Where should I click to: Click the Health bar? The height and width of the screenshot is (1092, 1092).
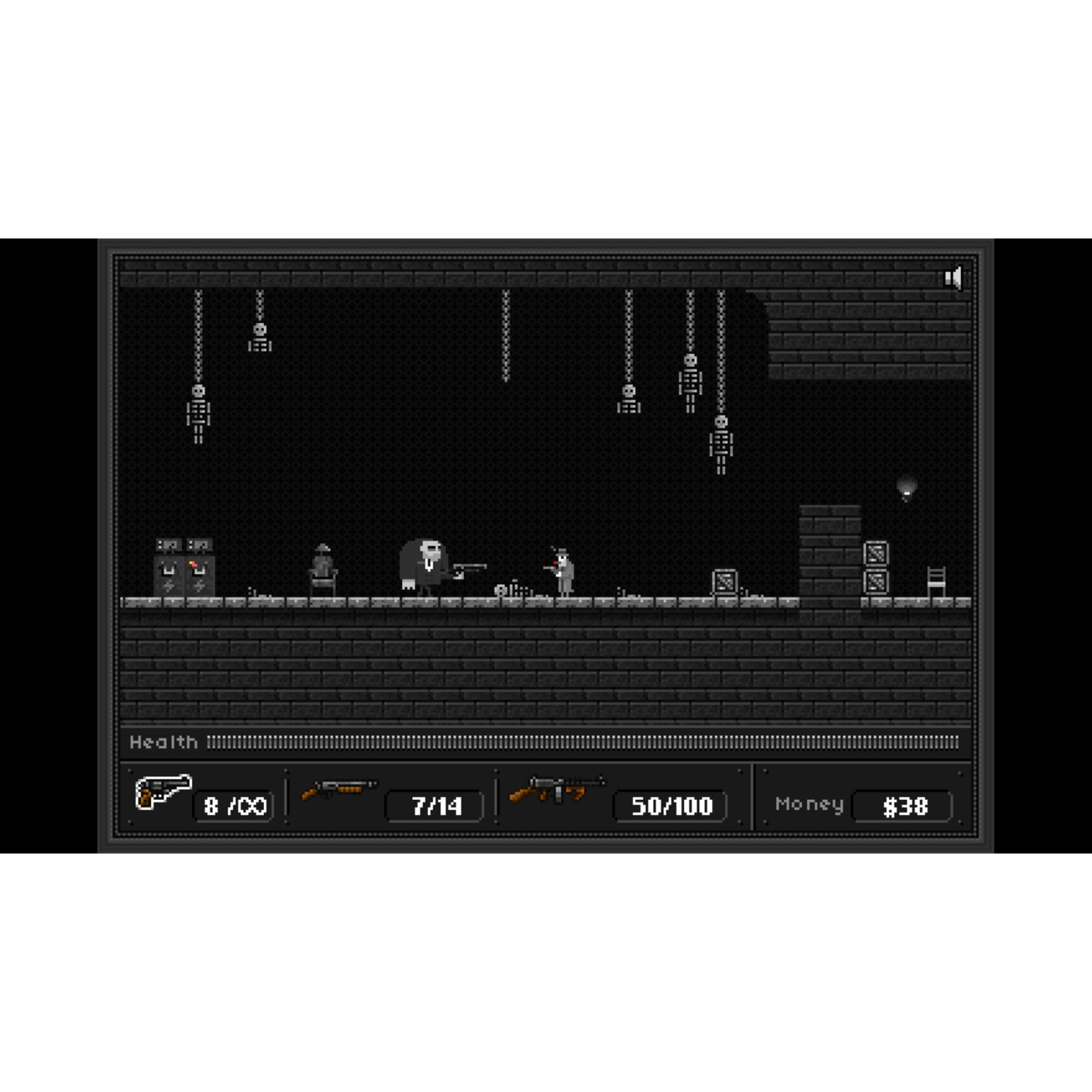(546, 743)
